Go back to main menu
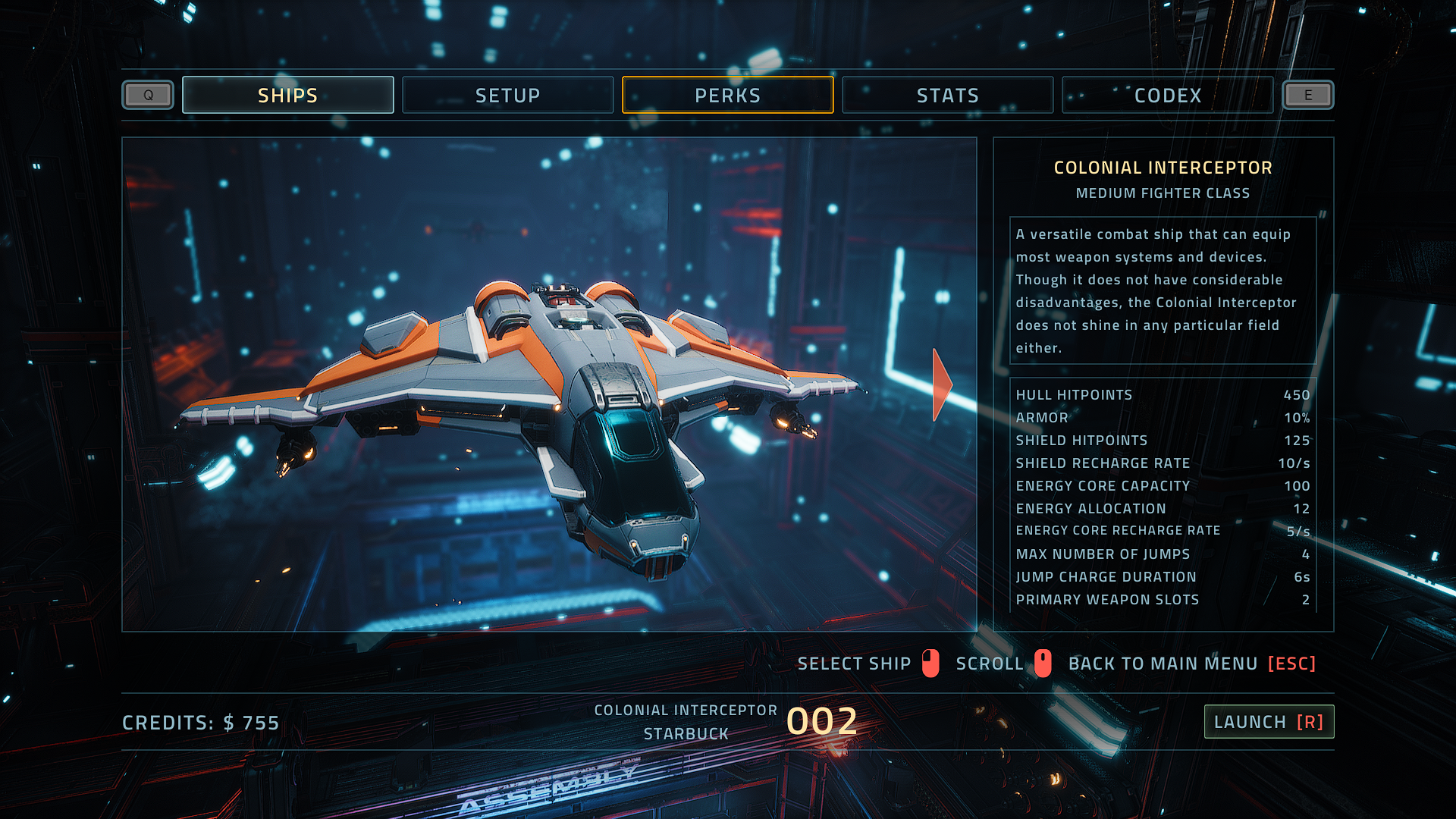This screenshot has height=819, width=1456. pos(1191,664)
